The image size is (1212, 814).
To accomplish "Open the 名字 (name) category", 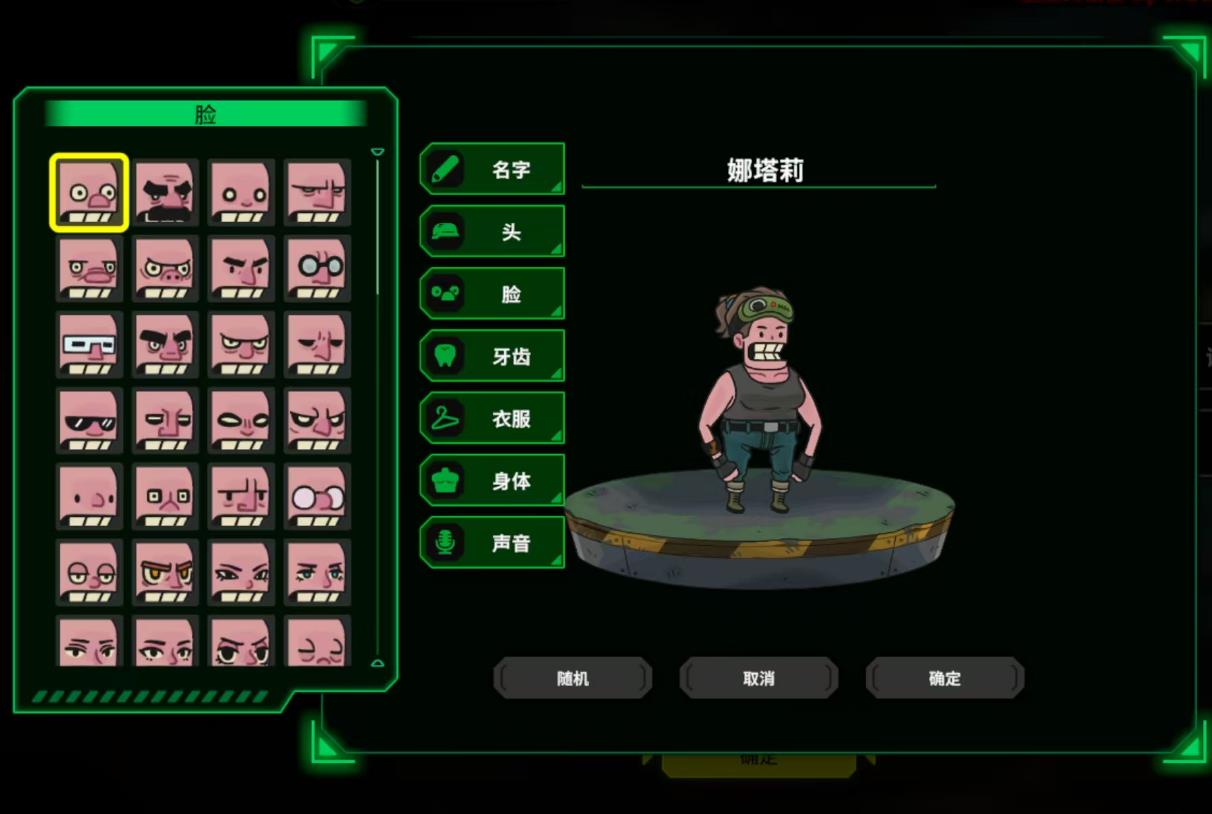I will (492, 169).
